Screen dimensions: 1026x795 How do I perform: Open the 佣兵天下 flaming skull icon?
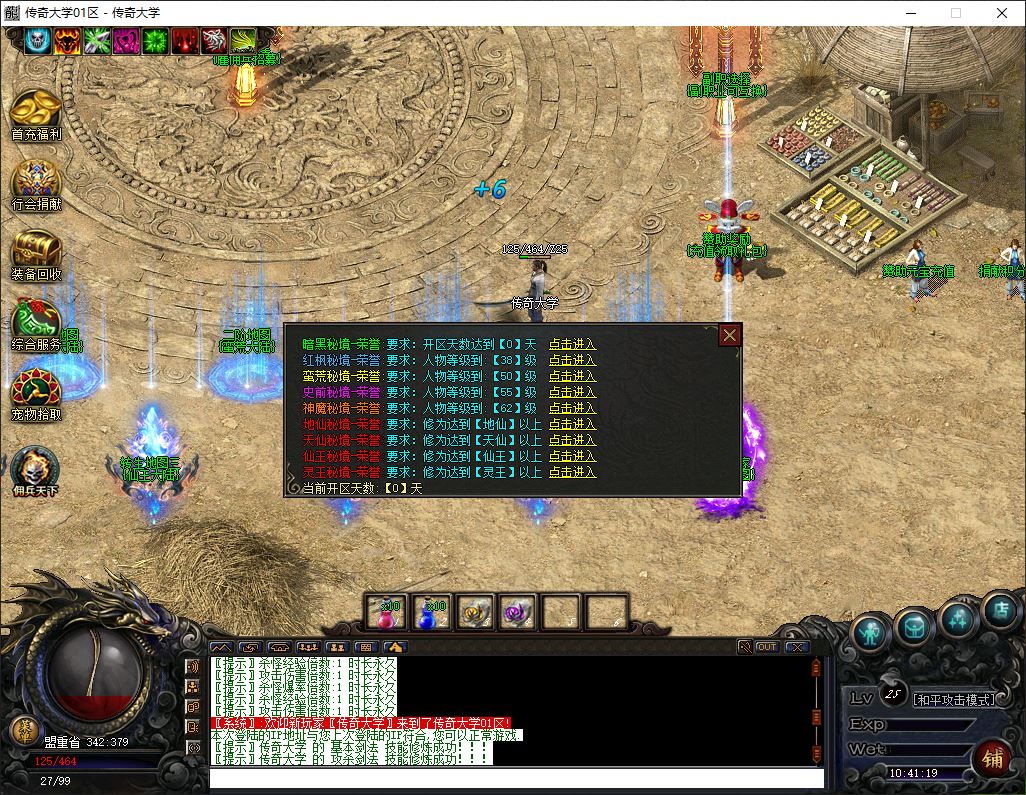36,467
